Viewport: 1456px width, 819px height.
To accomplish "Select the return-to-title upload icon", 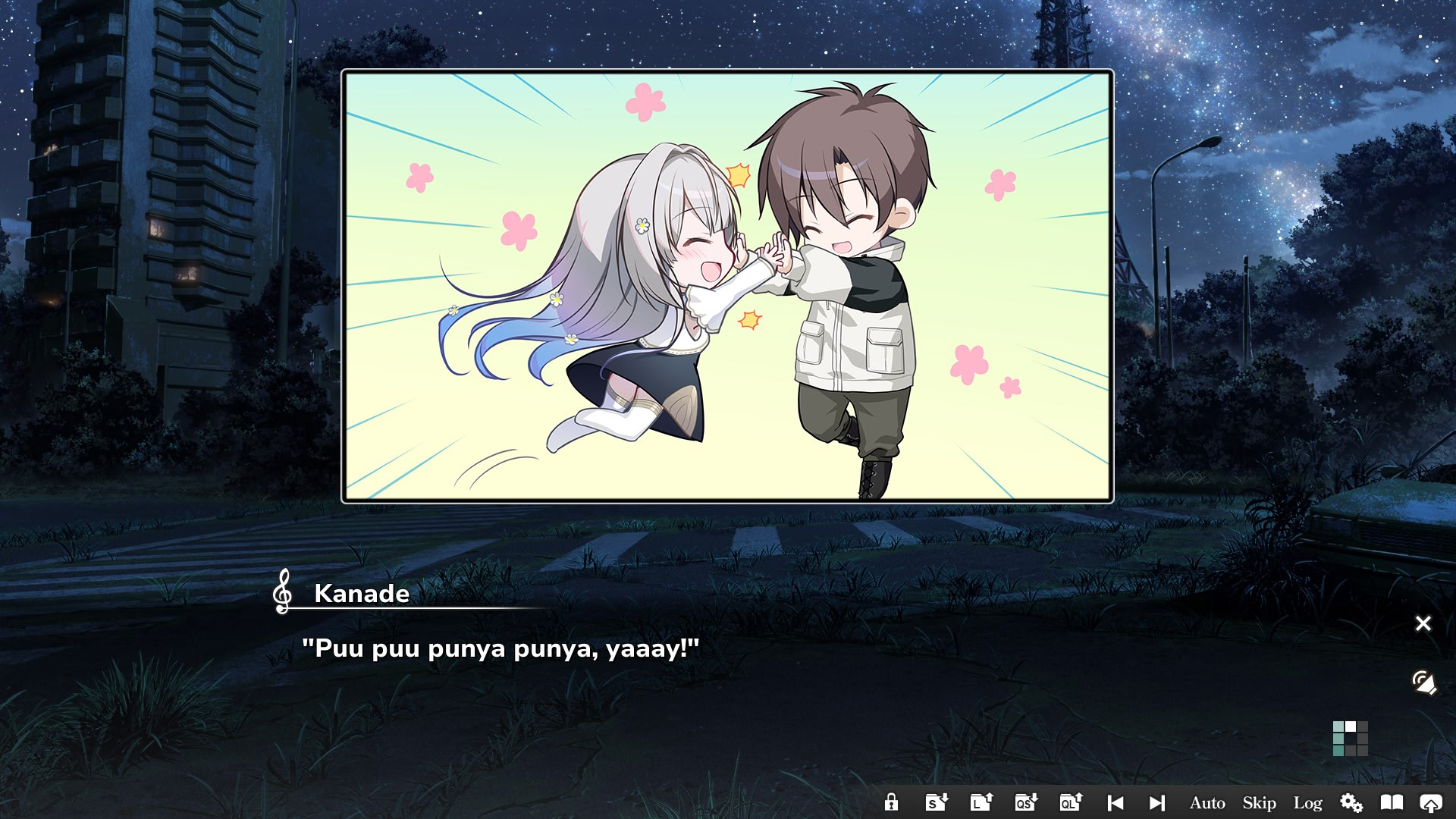I will tap(1432, 802).
